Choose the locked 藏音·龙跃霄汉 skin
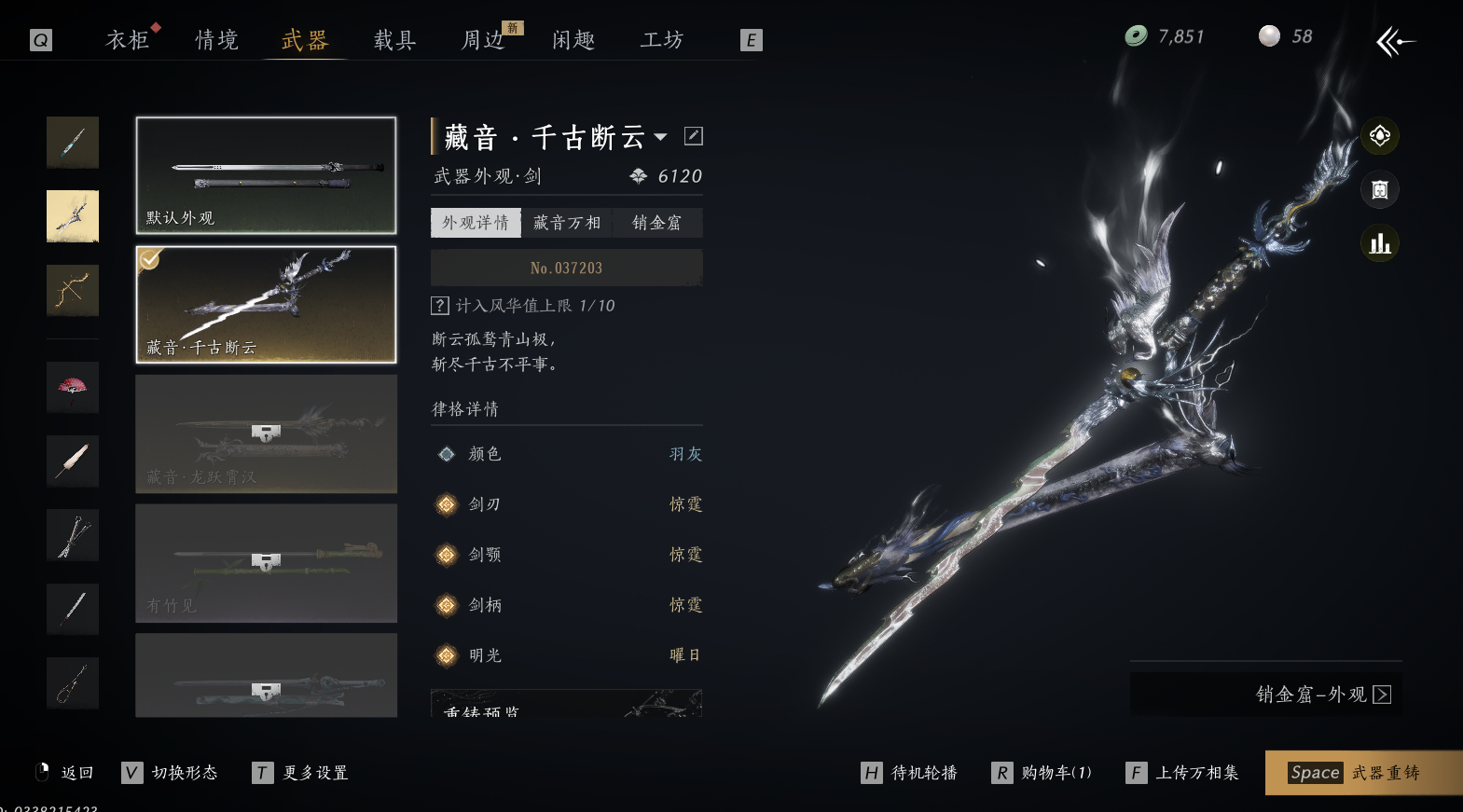 pyautogui.click(x=266, y=434)
